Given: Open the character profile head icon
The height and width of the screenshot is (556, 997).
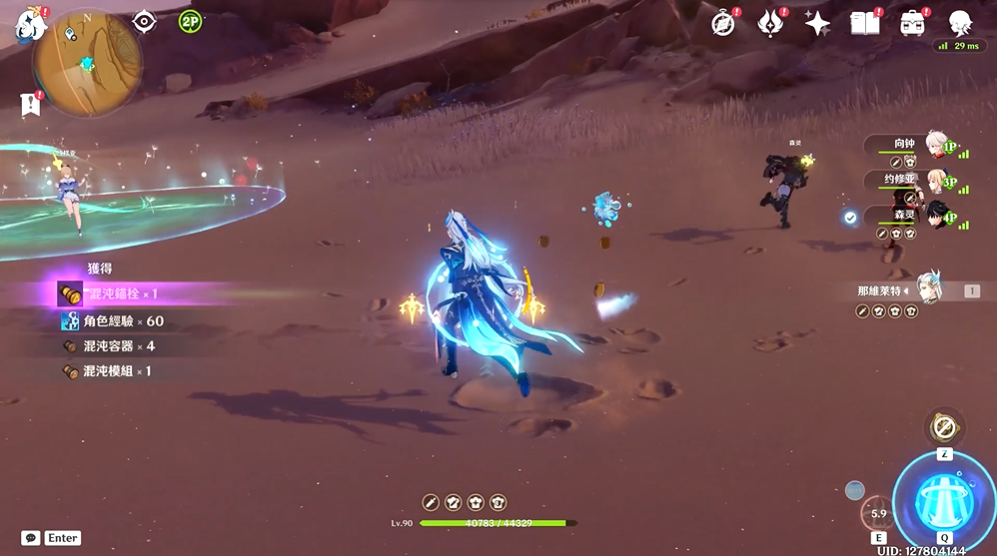Looking at the screenshot, I should coord(960,23).
